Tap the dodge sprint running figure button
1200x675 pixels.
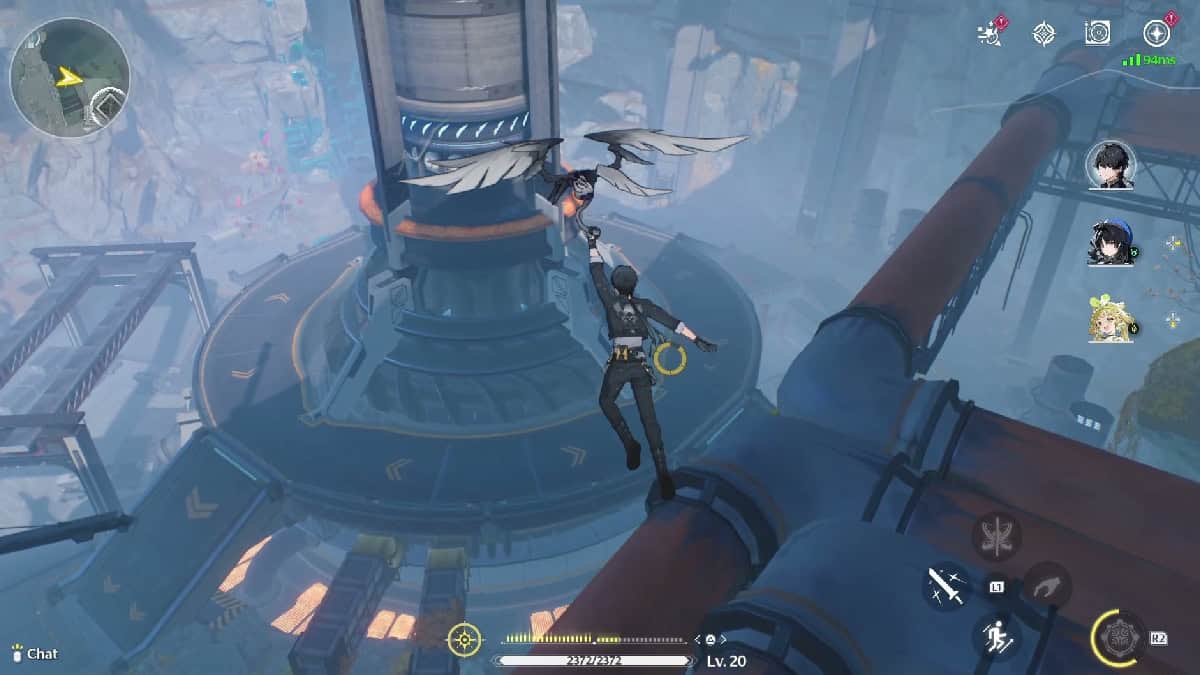click(995, 635)
